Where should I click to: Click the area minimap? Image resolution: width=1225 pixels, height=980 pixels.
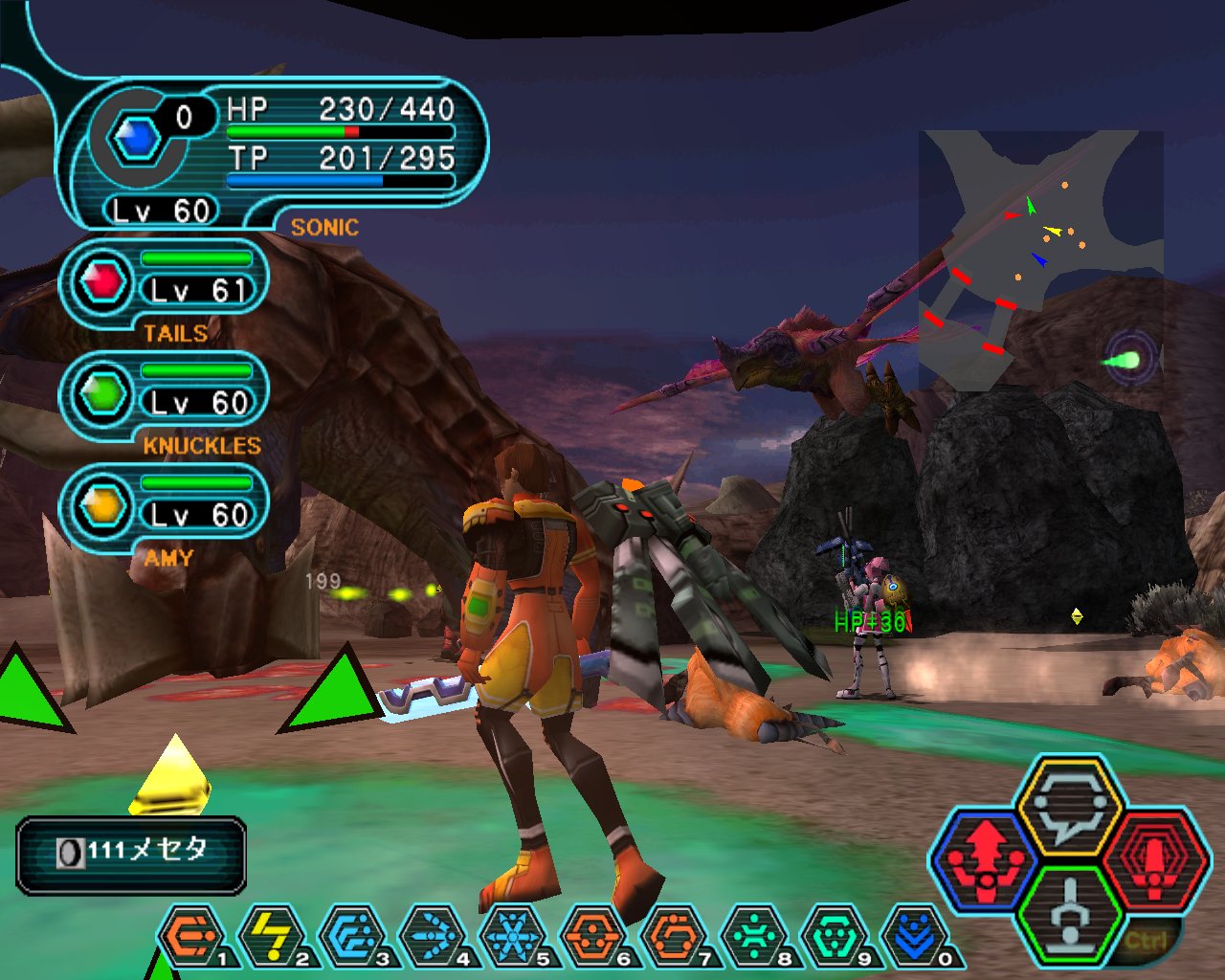[1040, 258]
